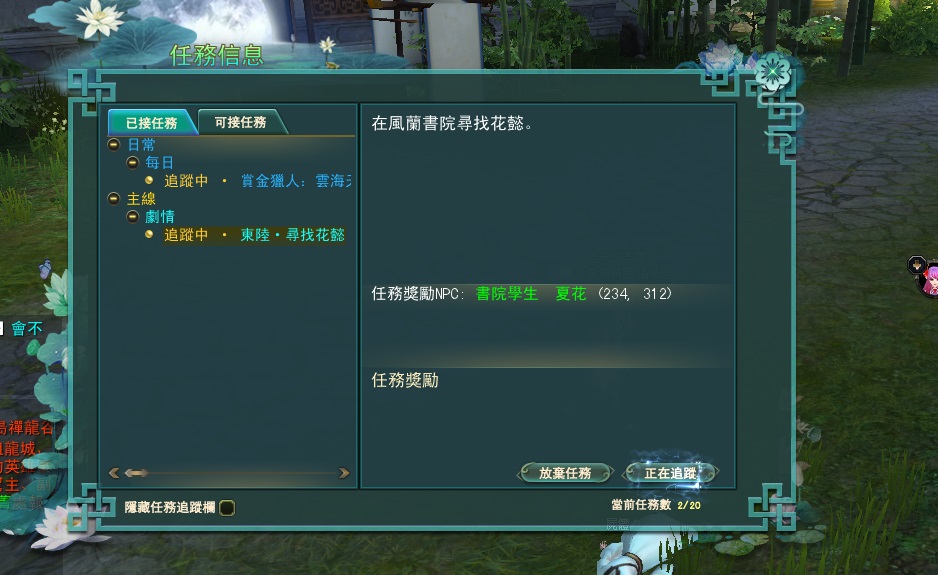Collapse the 每日 sub-category
The height and width of the screenshot is (575, 938).
tap(132, 162)
